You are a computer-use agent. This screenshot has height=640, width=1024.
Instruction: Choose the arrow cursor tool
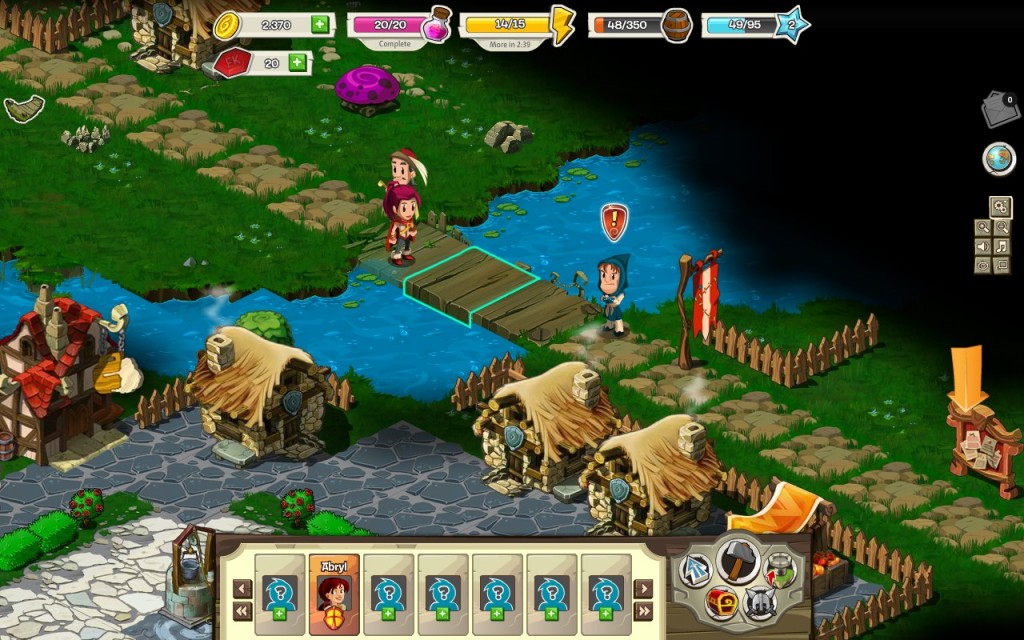(x=695, y=571)
